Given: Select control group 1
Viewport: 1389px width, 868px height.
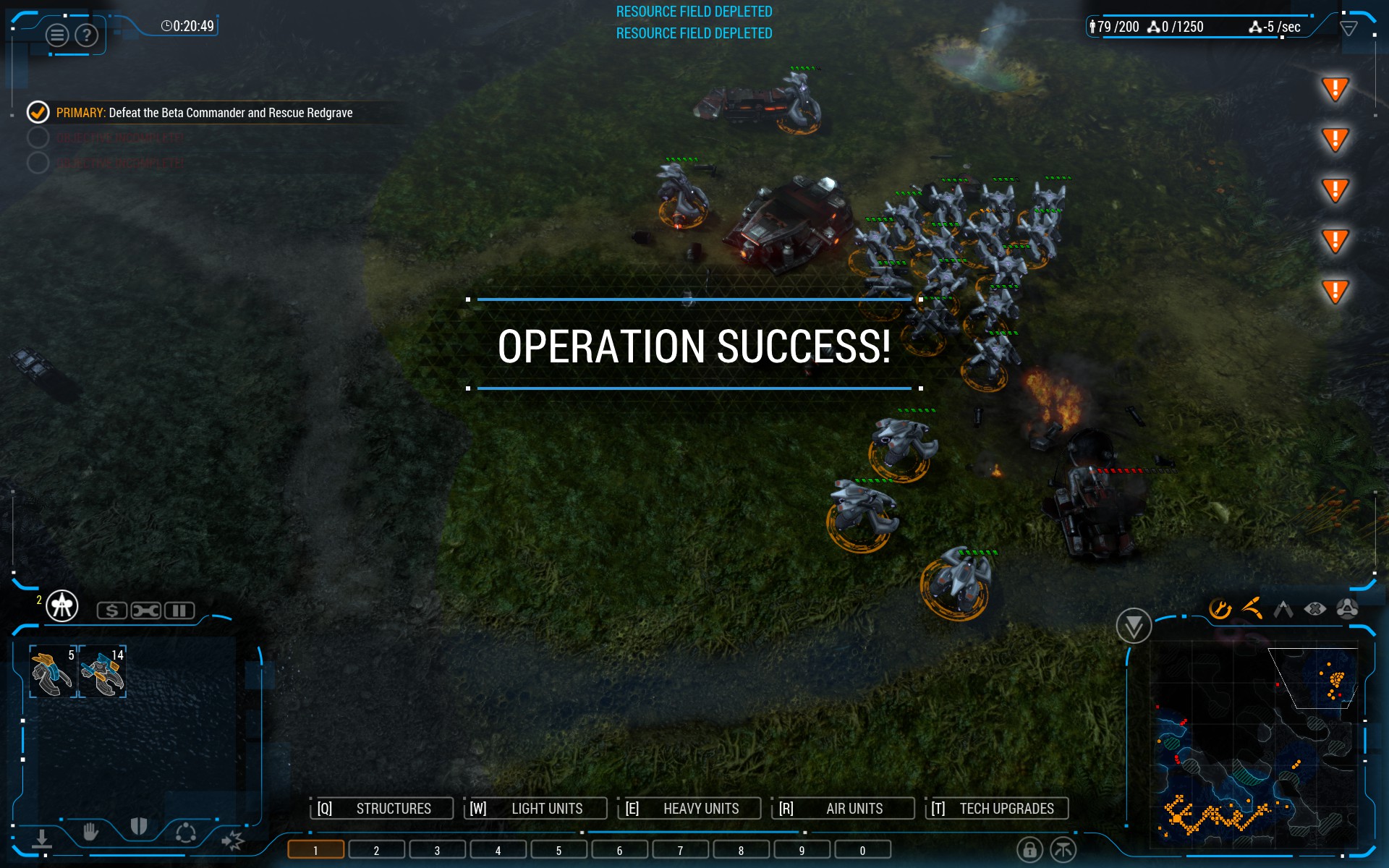Looking at the screenshot, I should (x=315, y=850).
